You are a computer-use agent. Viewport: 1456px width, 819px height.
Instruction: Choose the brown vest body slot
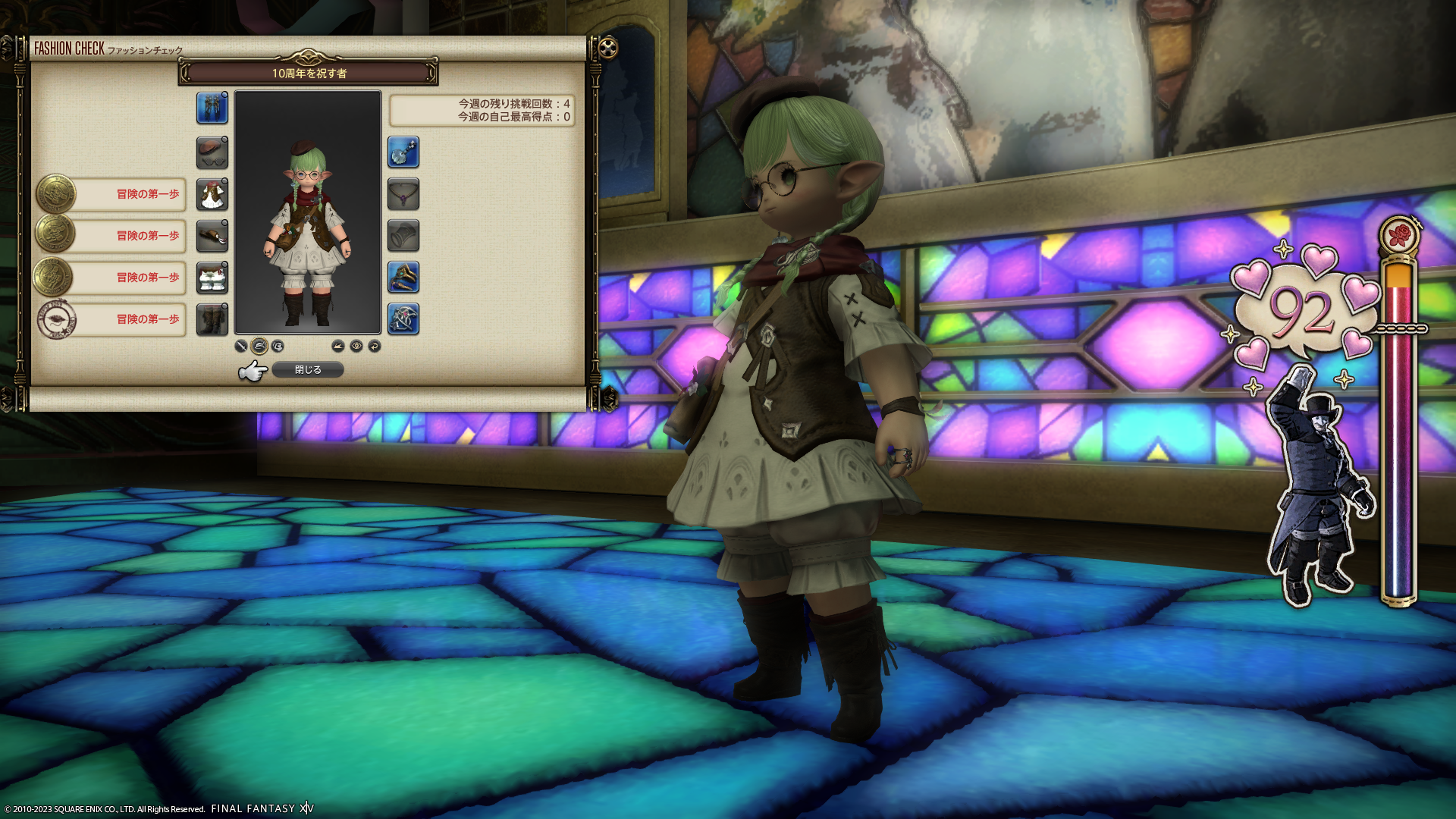point(212,194)
